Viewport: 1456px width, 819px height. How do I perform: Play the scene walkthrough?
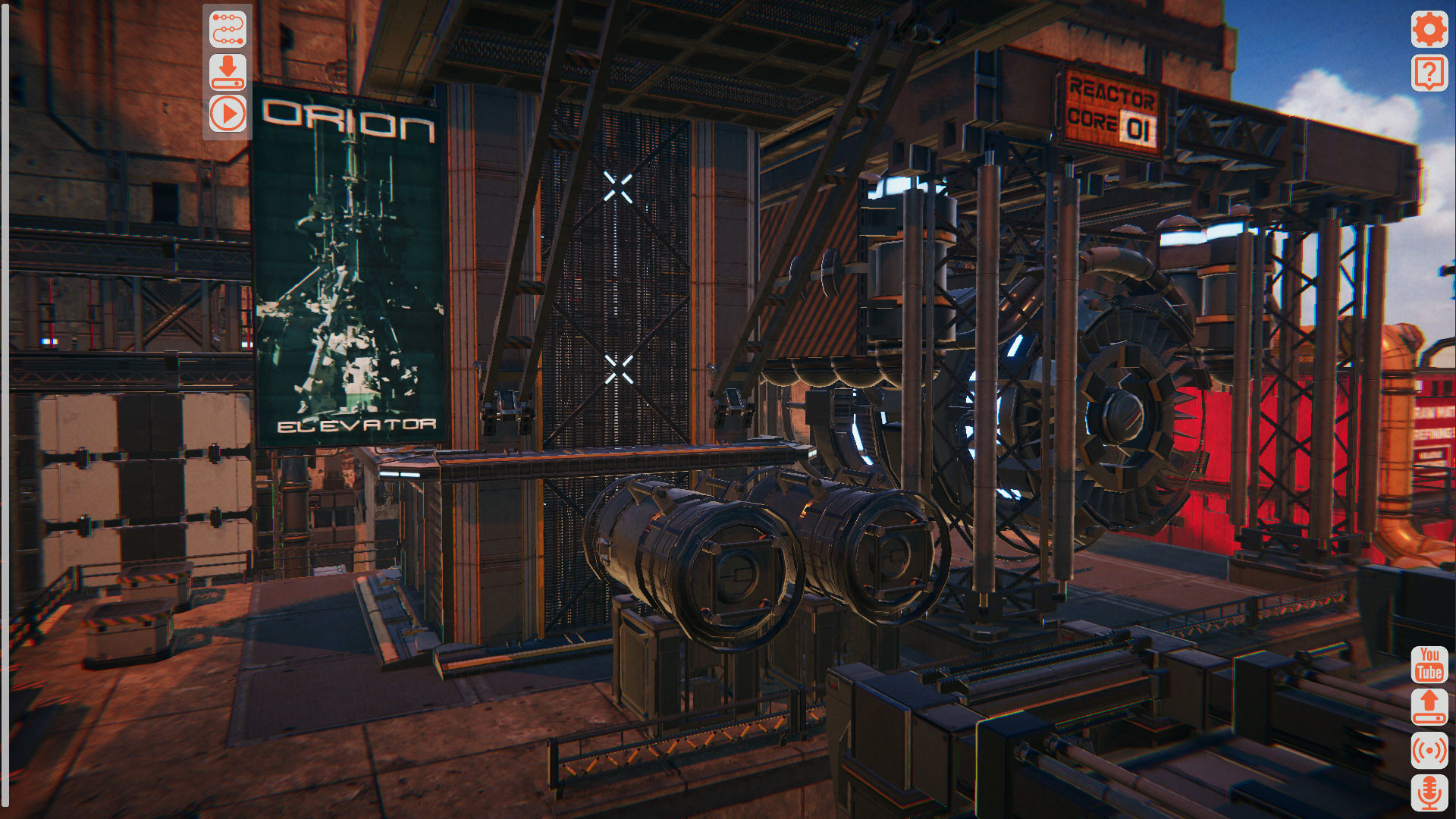227,115
